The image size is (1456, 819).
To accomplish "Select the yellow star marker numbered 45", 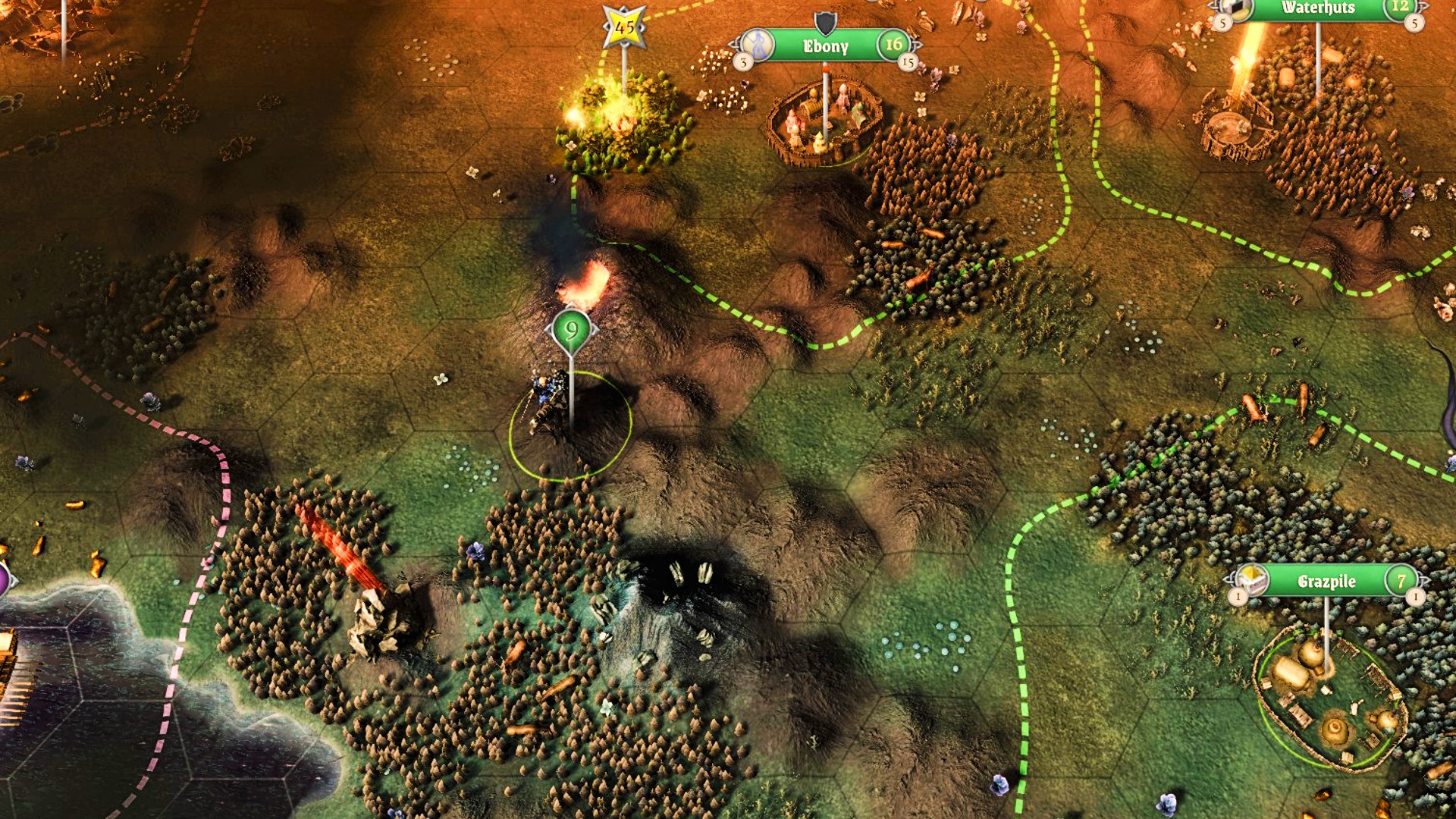I will point(624,28).
